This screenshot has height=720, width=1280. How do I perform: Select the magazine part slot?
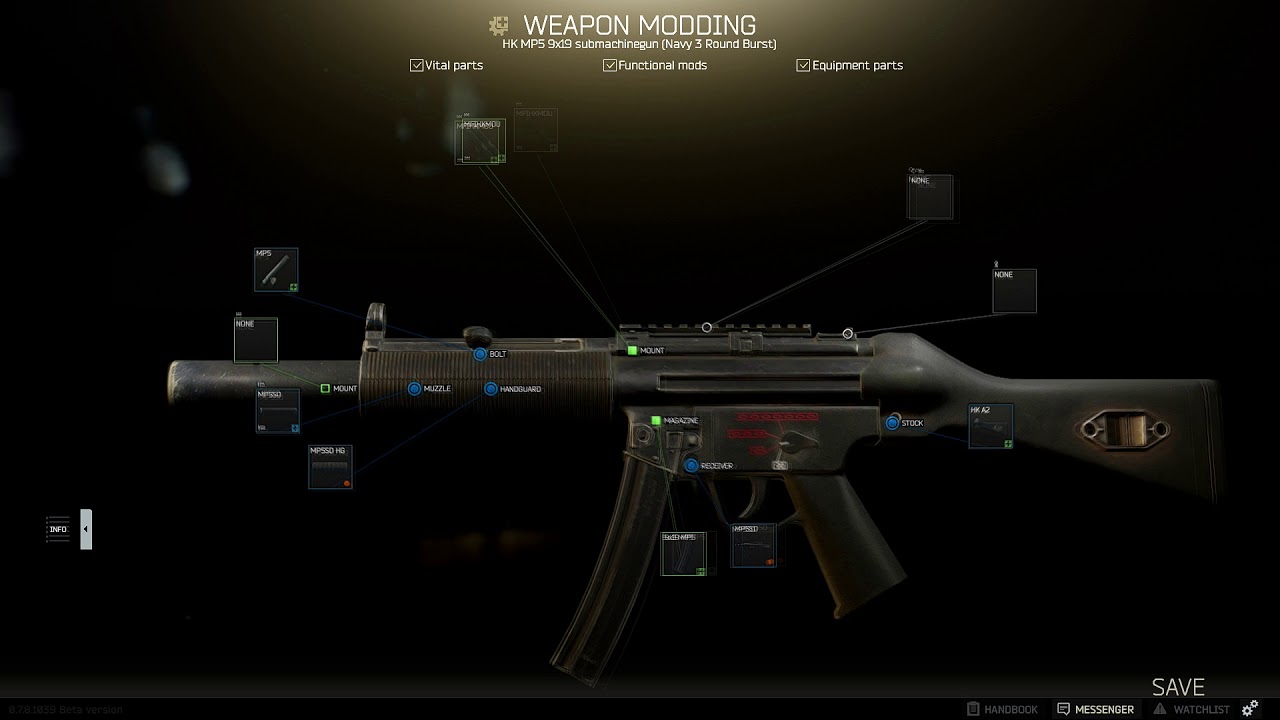[683, 553]
